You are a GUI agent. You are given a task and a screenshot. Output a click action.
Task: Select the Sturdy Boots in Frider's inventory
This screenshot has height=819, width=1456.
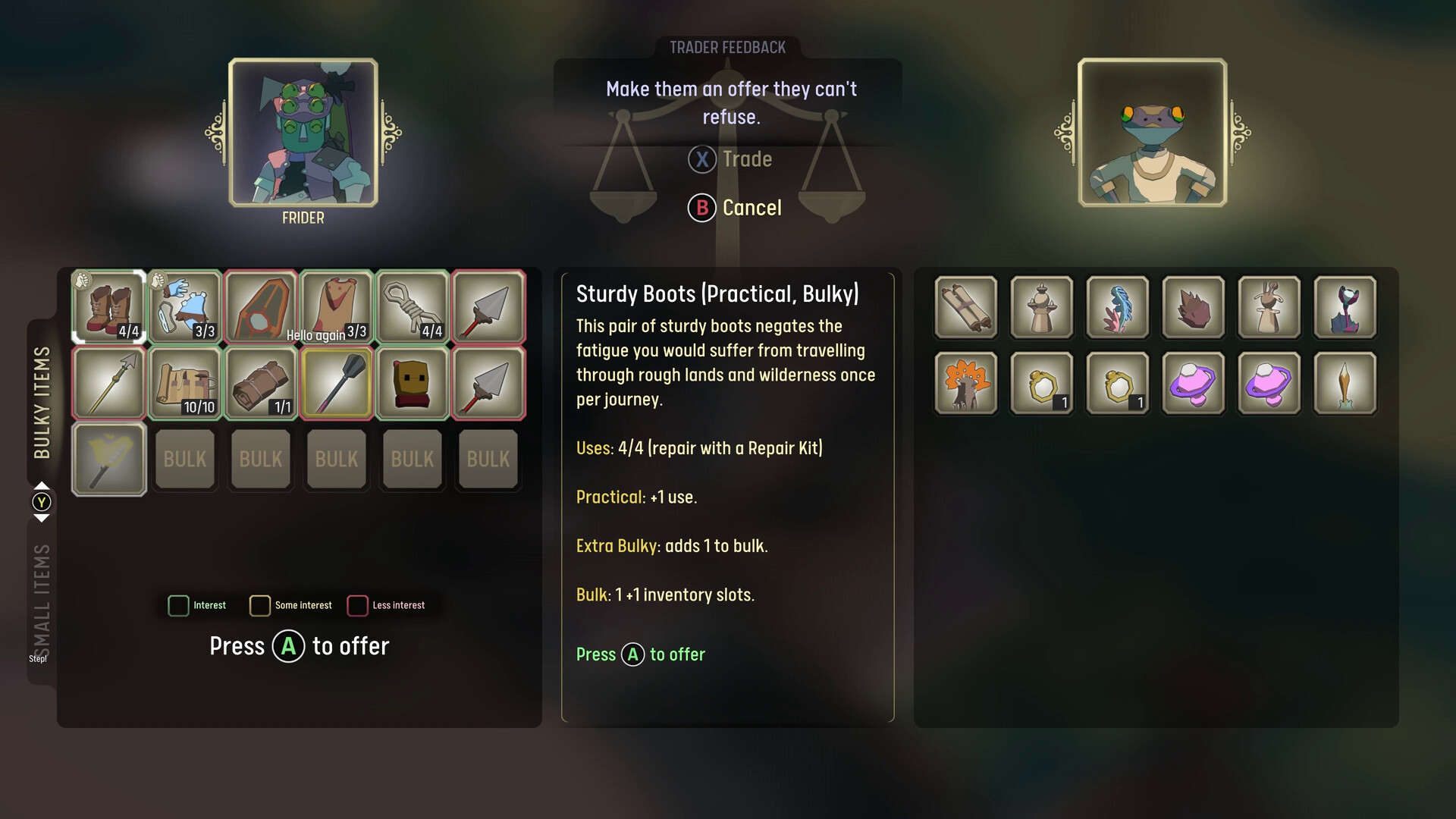coord(108,307)
